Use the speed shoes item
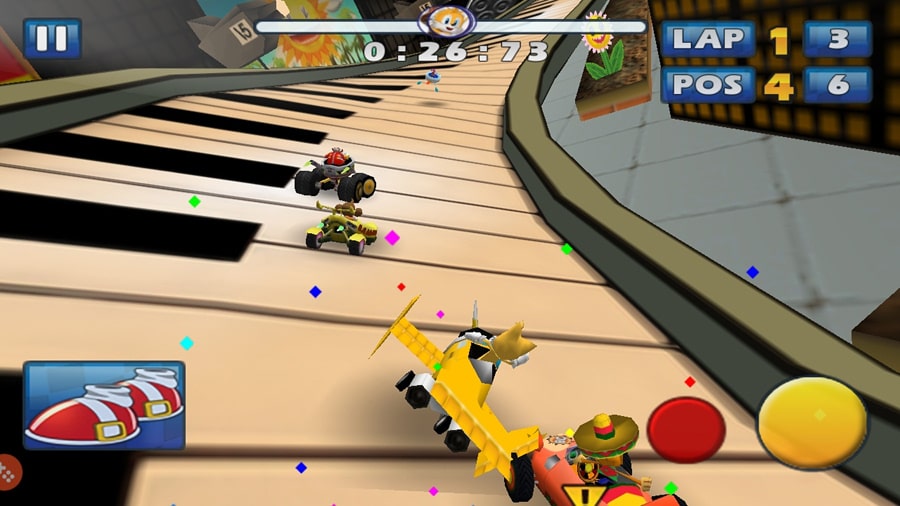The height and width of the screenshot is (506, 900). pos(104,404)
